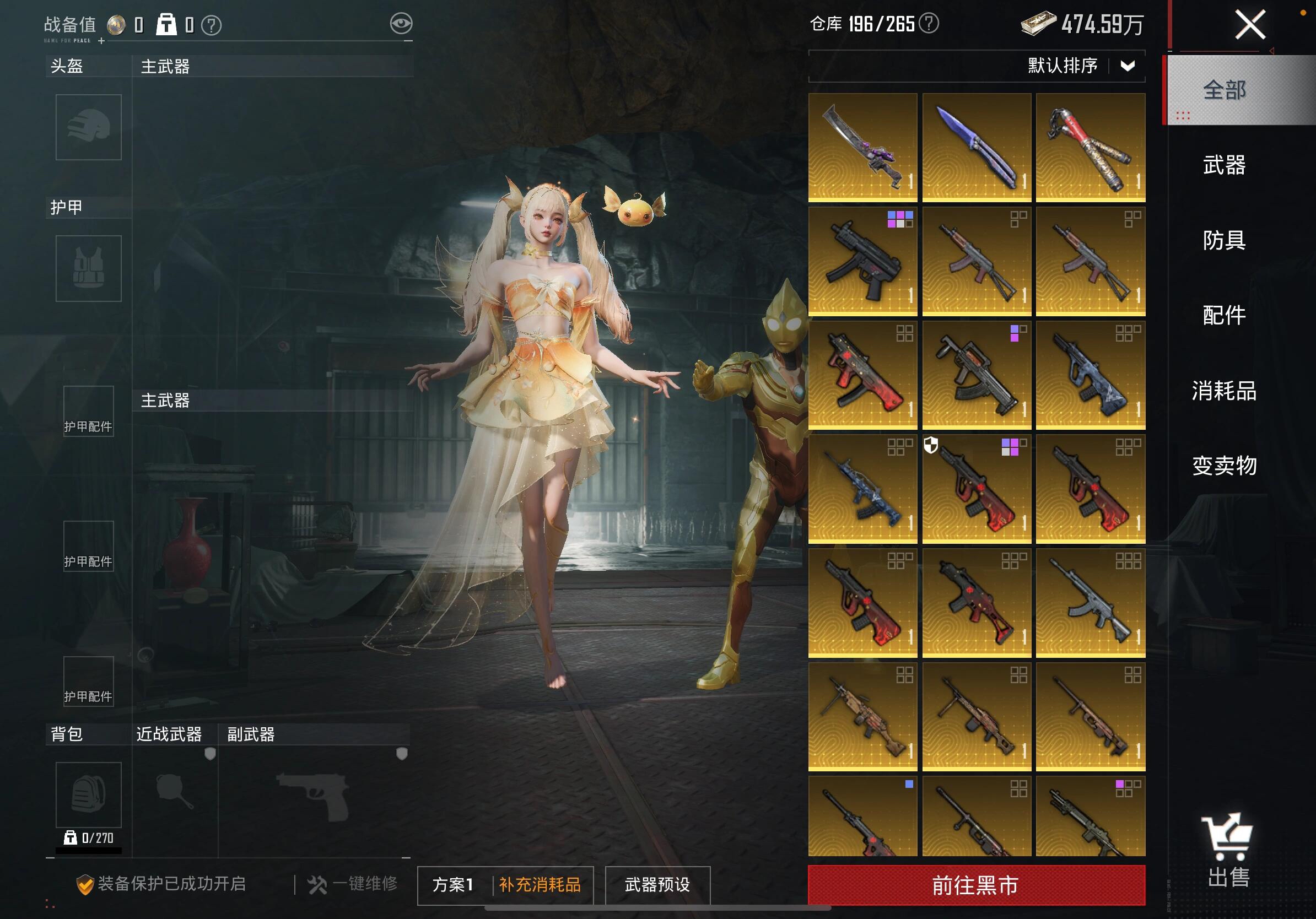Viewport: 1316px width, 919px height.
Task: Open the 武器预设 weapon presets
Action: click(657, 885)
